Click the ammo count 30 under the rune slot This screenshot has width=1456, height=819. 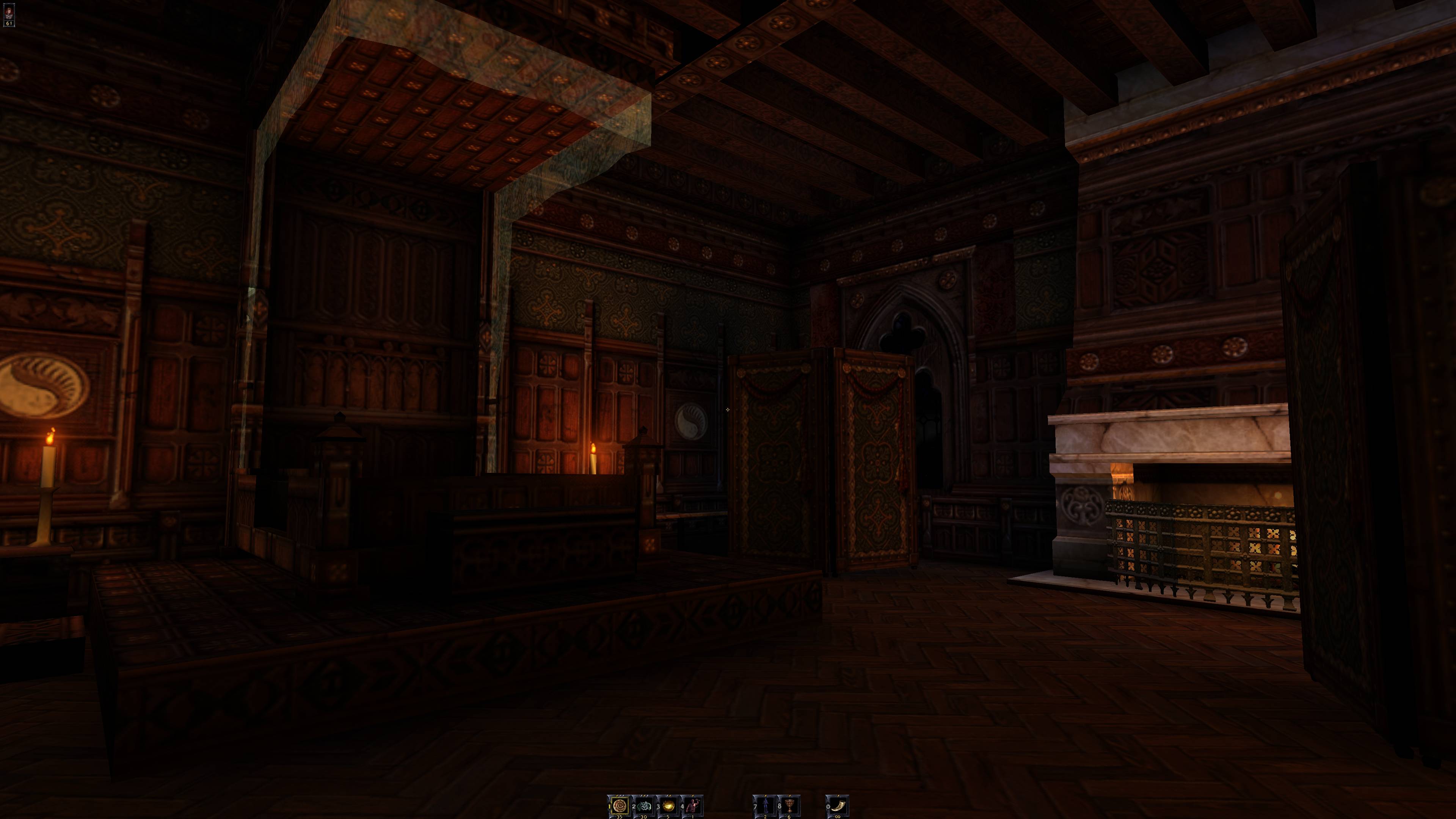[644, 817]
